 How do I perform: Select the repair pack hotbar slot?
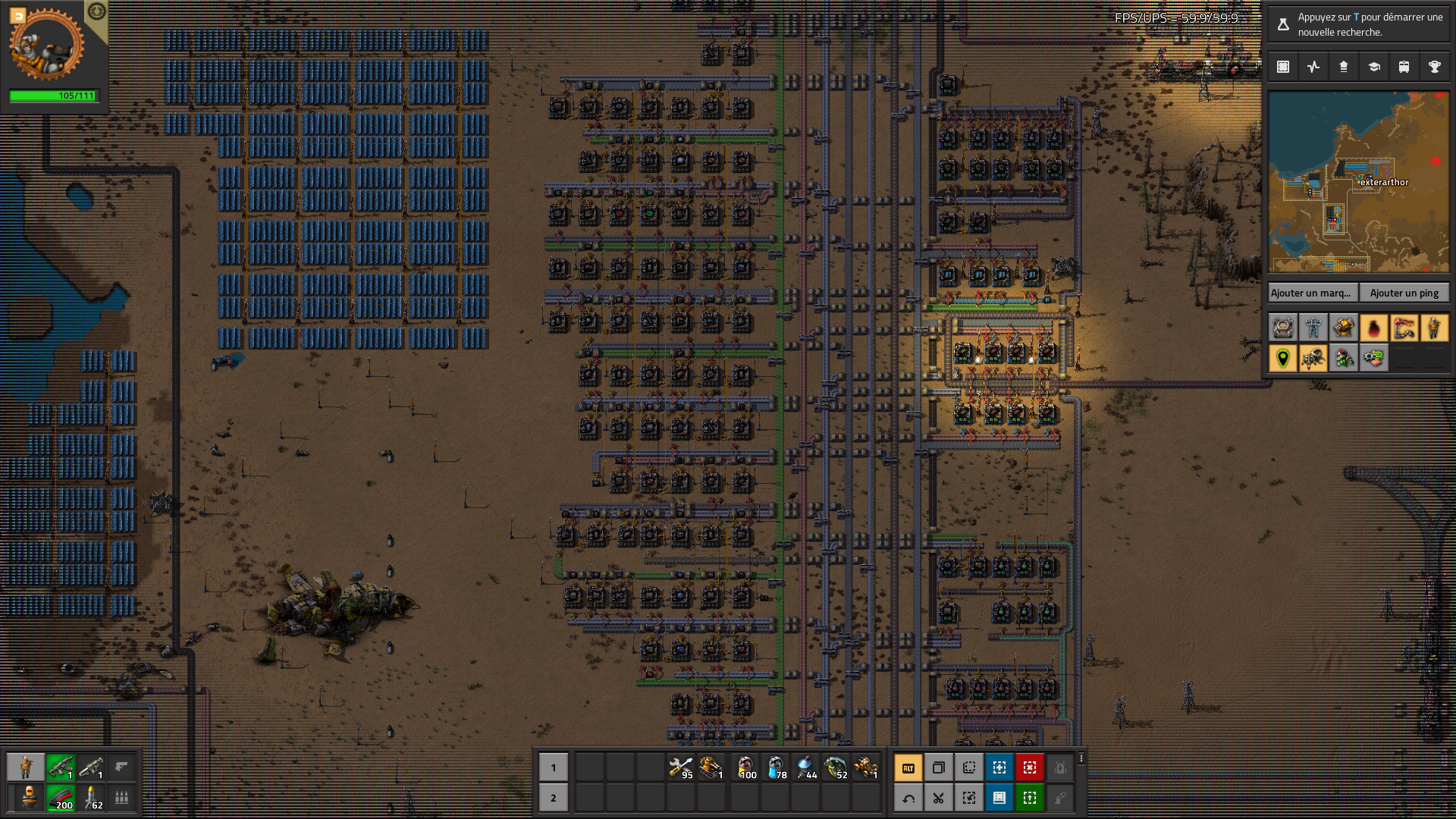tap(680, 767)
